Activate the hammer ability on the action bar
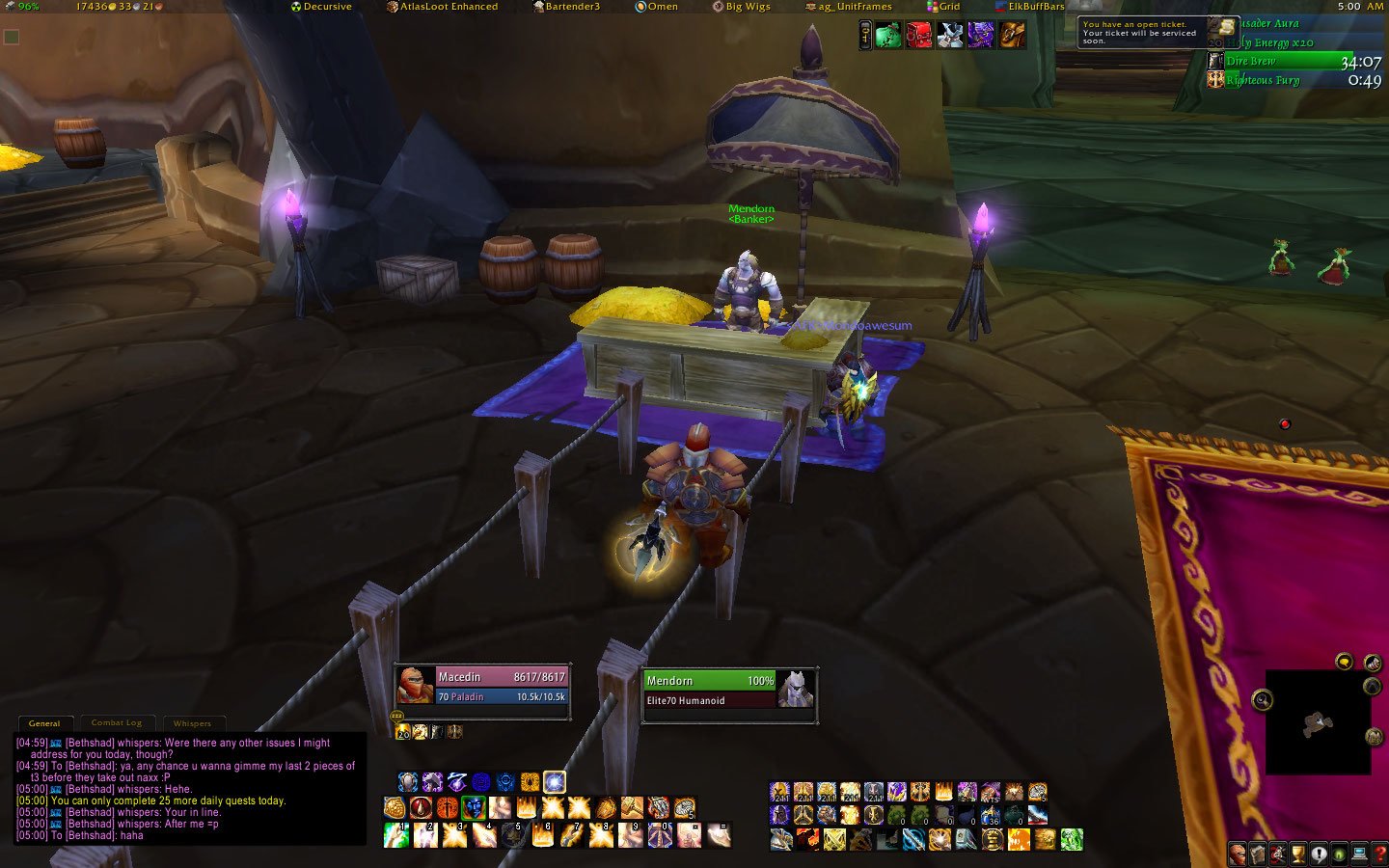This screenshot has width=1389, height=868. pyautogui.click(x=632, y=808)
